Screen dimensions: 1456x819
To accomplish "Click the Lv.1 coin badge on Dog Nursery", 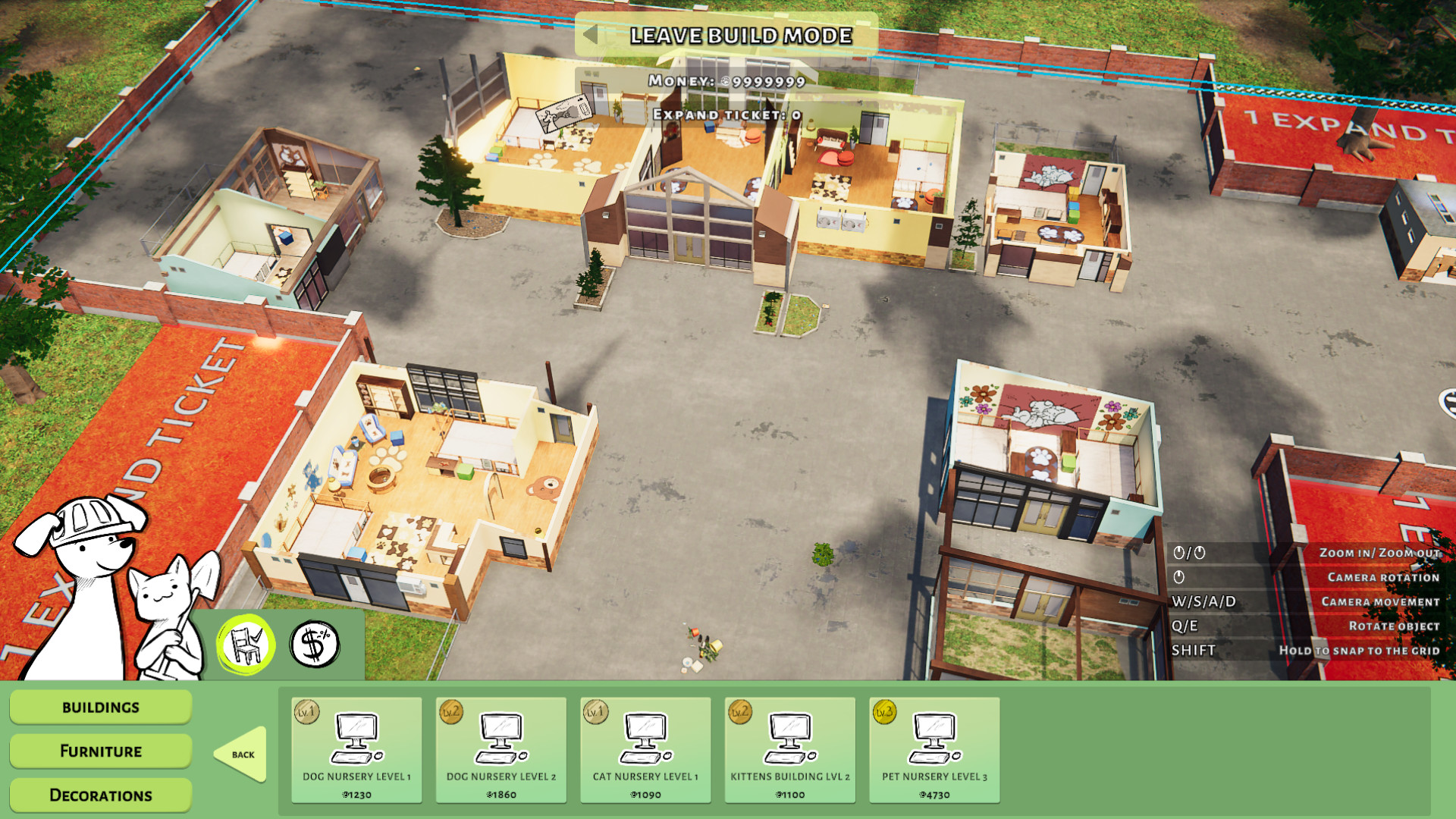I will 306,713.
